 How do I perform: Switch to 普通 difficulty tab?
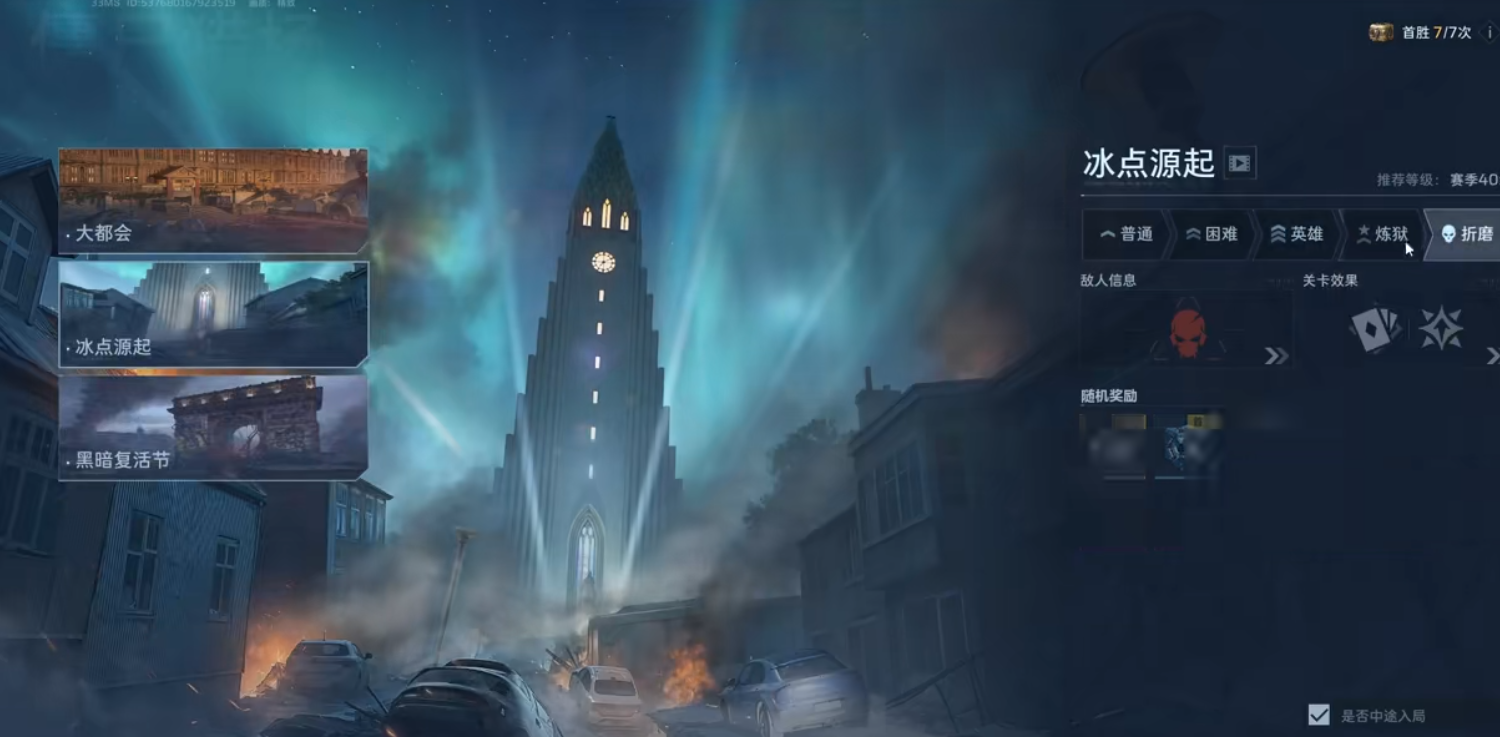pos(1126,234)
